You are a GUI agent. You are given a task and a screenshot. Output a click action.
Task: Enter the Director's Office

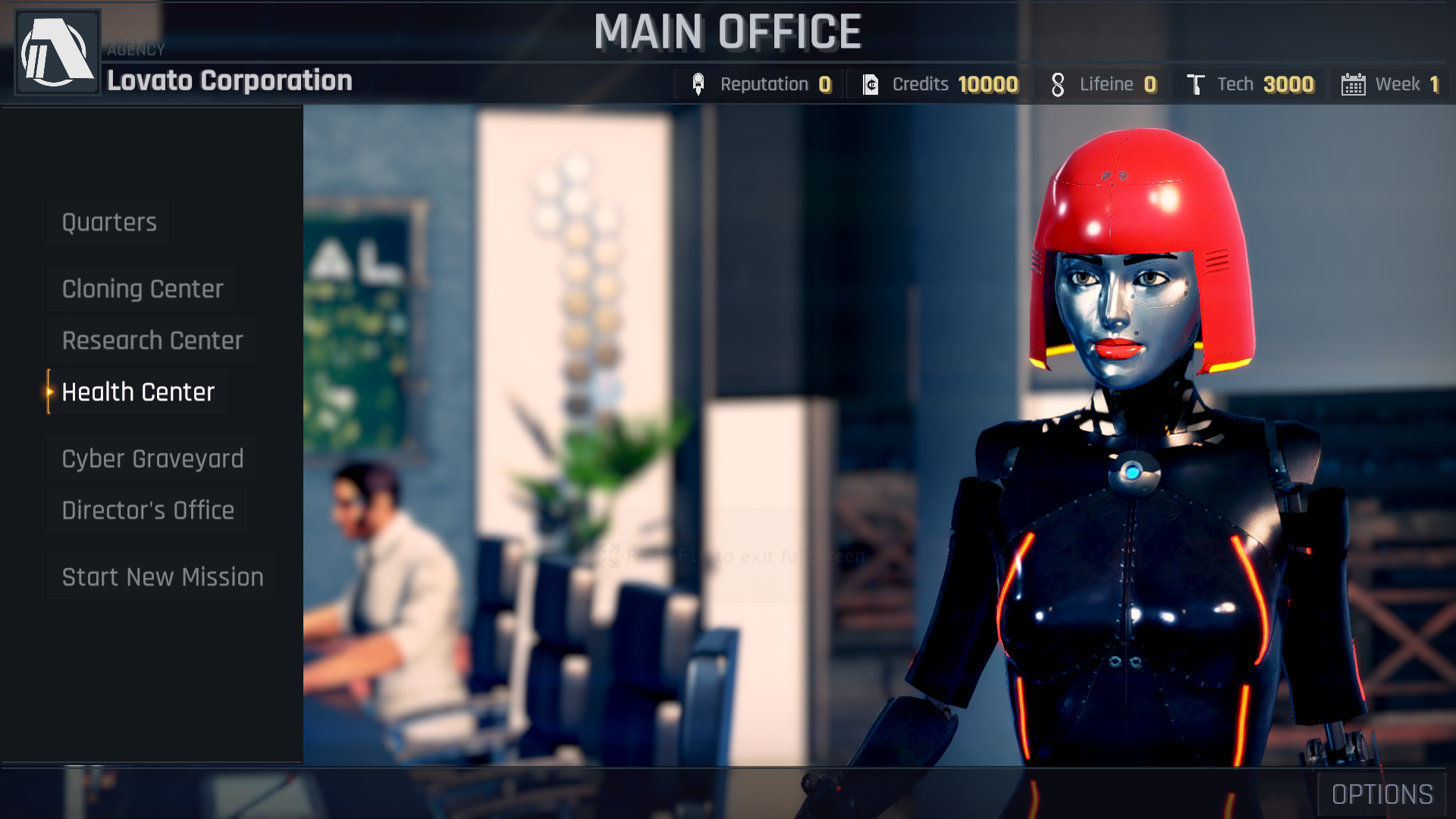(148, 510)
